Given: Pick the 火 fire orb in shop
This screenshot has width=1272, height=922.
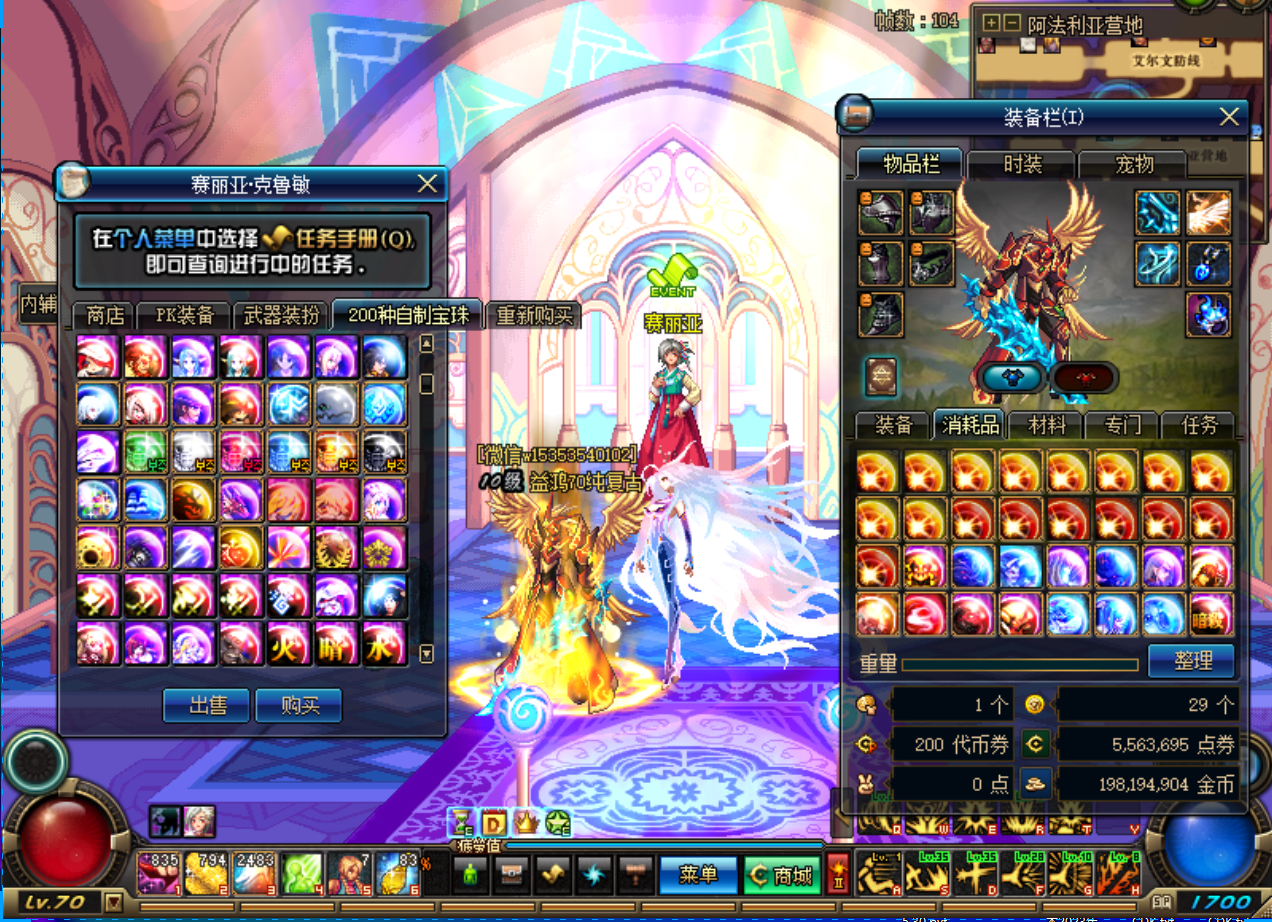Looking at the screenshot, I should pyautogui.click(x=289, y=643).
